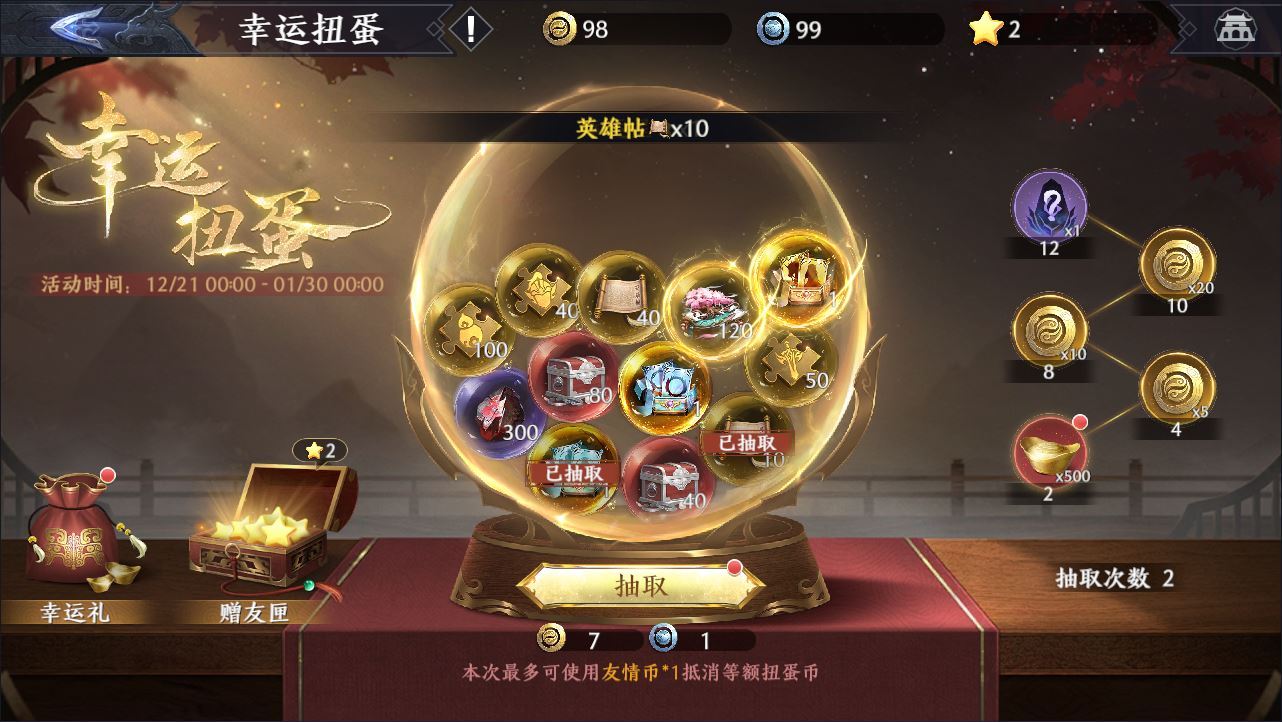The height and width of the screenshot is (722, 1282).
Task: Inspect the puzzle piece capsule worth 100
Action: click(468, 327)
